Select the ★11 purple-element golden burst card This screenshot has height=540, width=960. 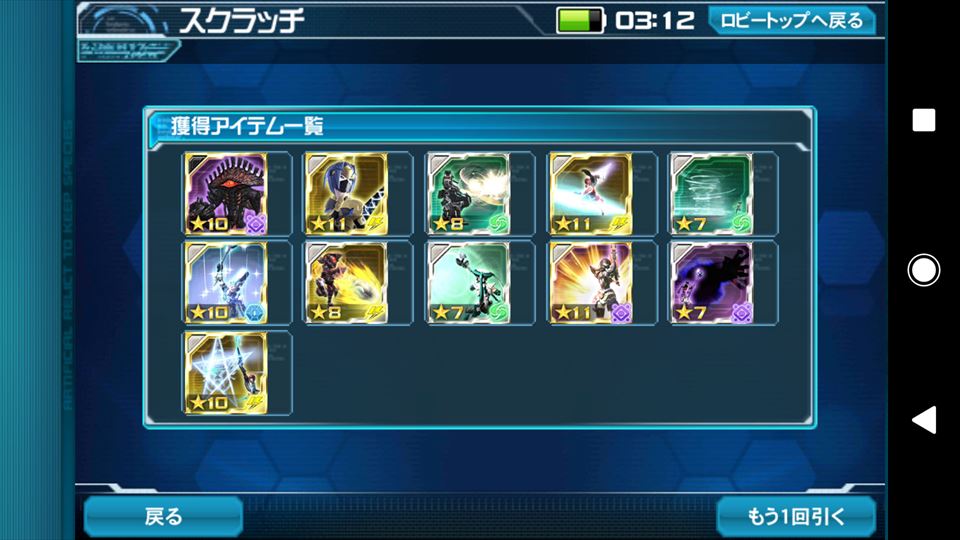click(x=590, y=283)
